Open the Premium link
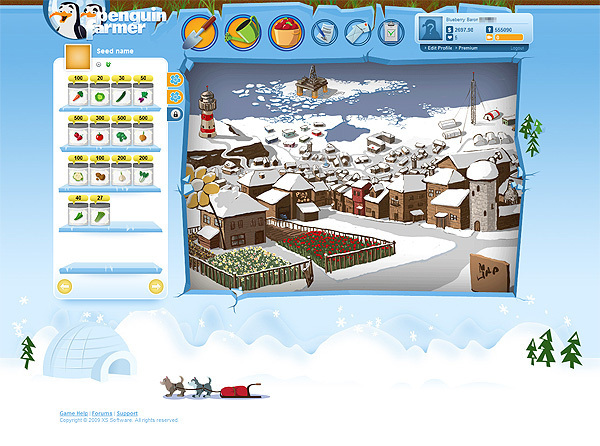The width and height of the screenshot is (600, 446). pyautogui.click(x=468, y=48)
